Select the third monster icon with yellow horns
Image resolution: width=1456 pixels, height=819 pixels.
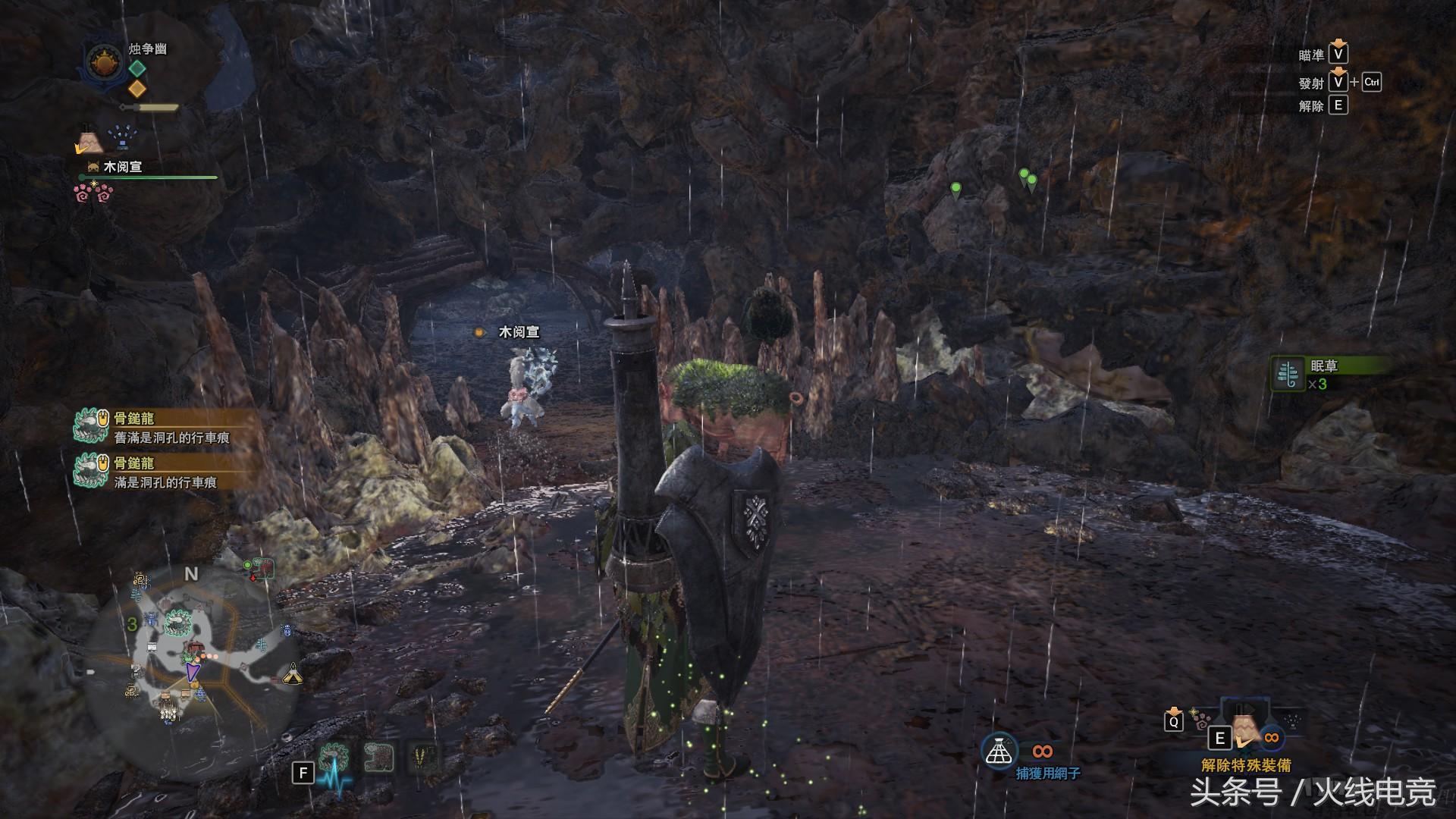point(421,758)
